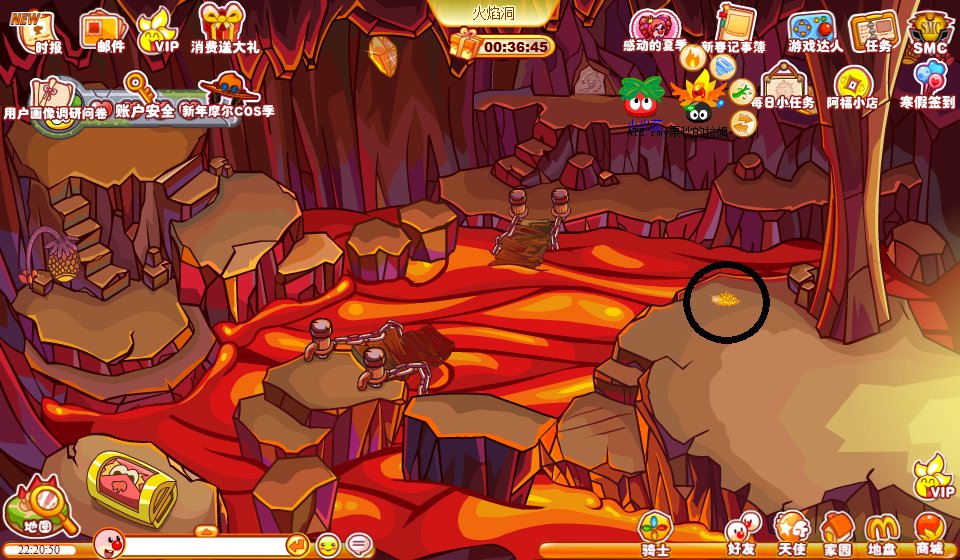The image size is (960, 560).
Task: Open the 感动的夏季 event icon
Action: (x=654, y=28)
